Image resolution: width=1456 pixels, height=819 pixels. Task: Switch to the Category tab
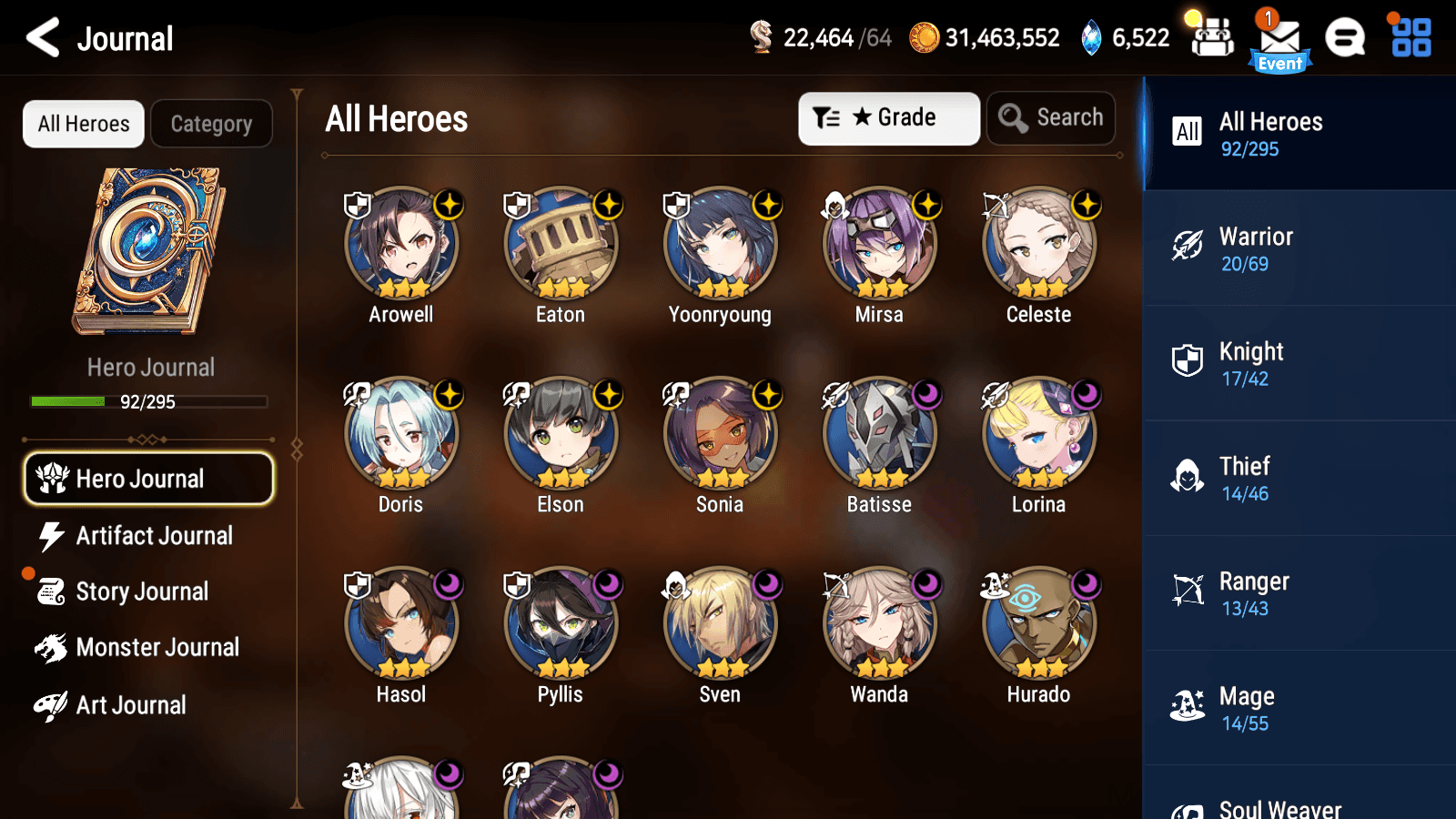click(211, 124)
